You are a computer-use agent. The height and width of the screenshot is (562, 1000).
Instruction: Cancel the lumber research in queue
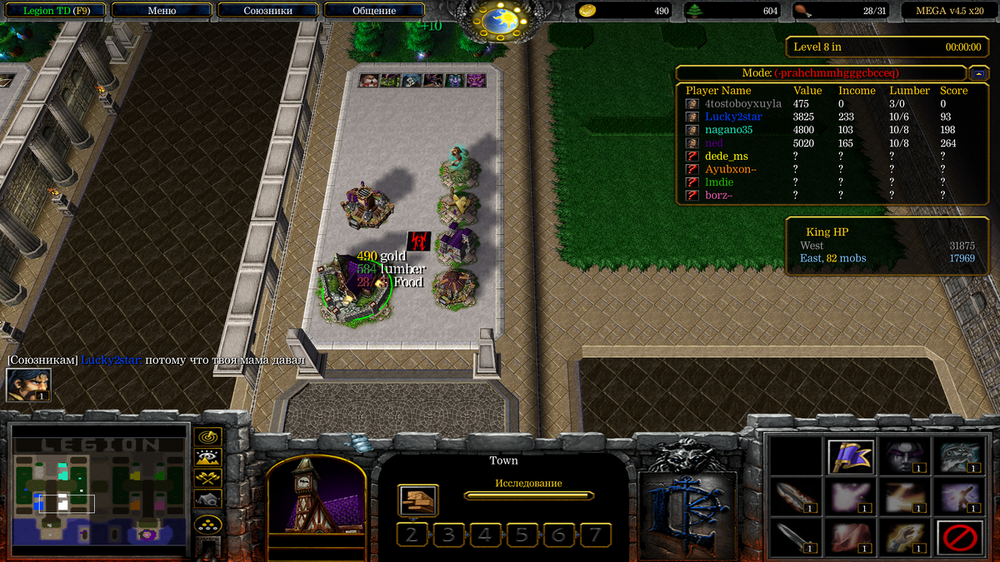tap(418, 499)
